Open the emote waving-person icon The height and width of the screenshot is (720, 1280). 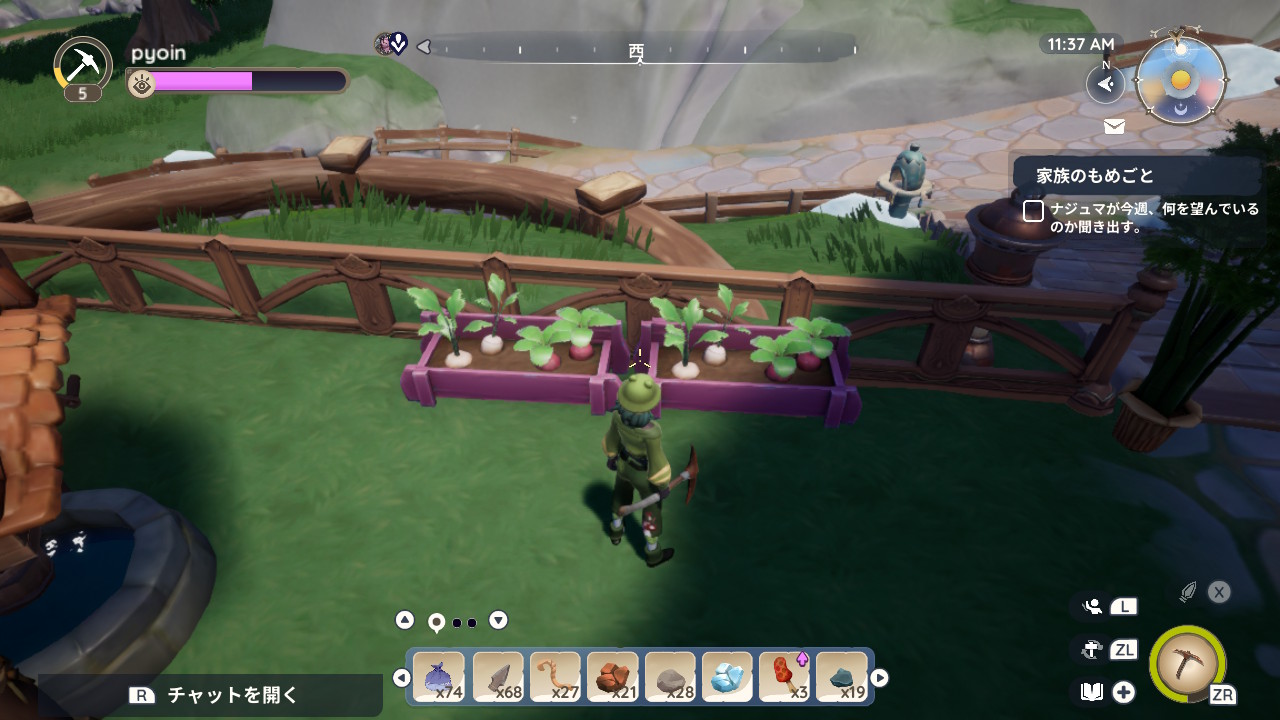[x=1092, y=606]
